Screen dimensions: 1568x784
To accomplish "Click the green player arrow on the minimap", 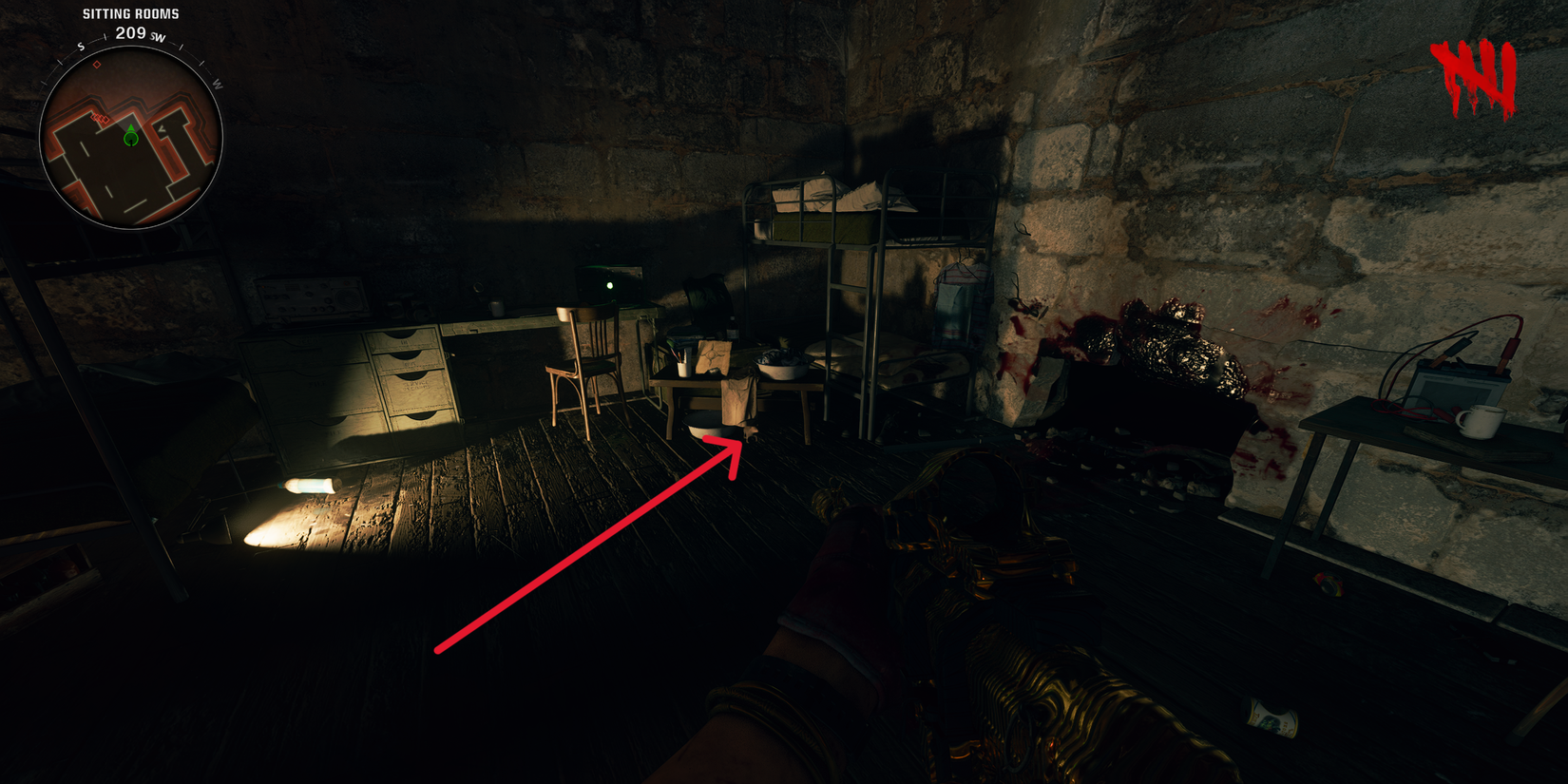I will (x=130, y=137).
